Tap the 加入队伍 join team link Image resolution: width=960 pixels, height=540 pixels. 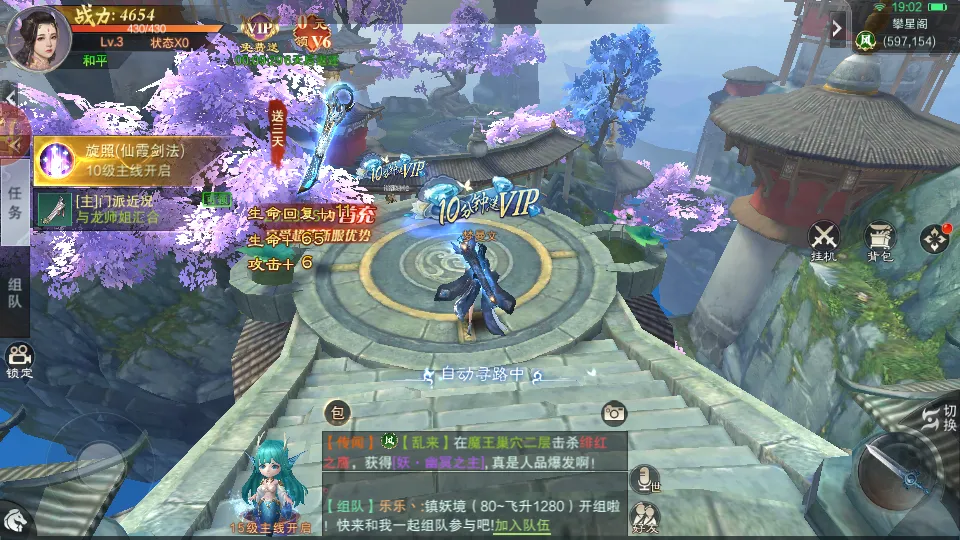pyautogui.click(x=523, y=525)
